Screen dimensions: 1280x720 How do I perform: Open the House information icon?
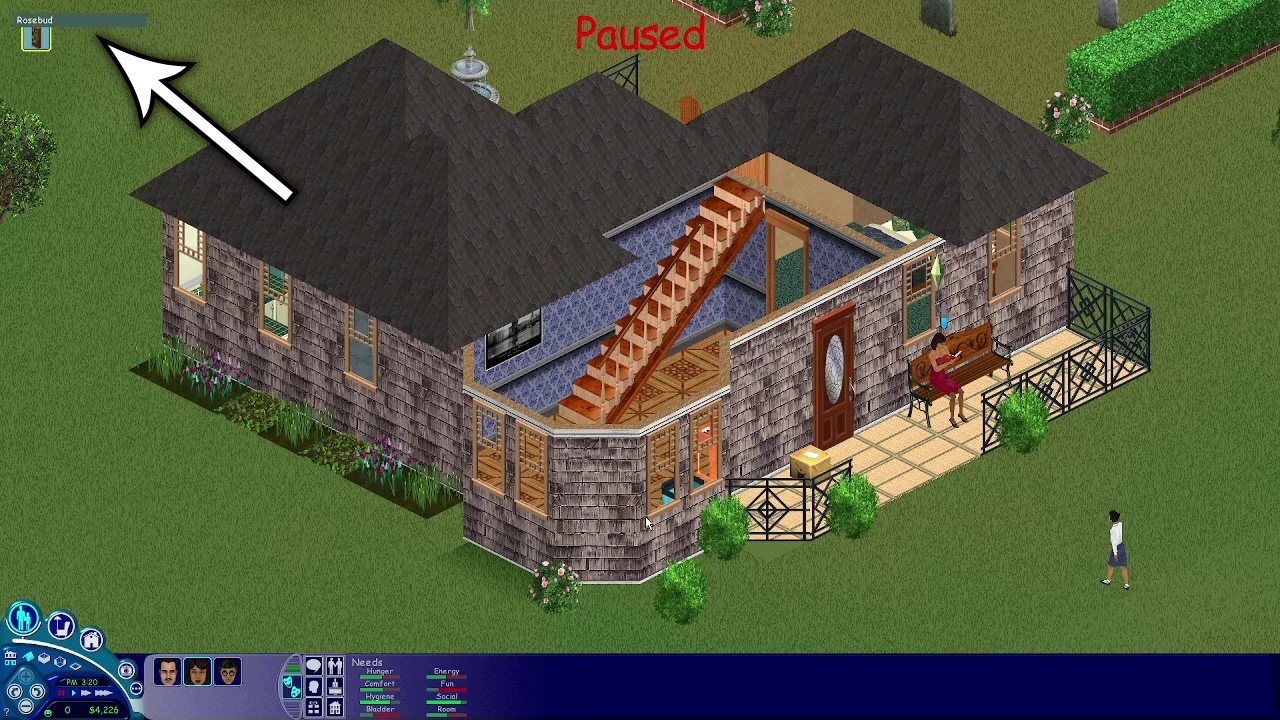335,707
